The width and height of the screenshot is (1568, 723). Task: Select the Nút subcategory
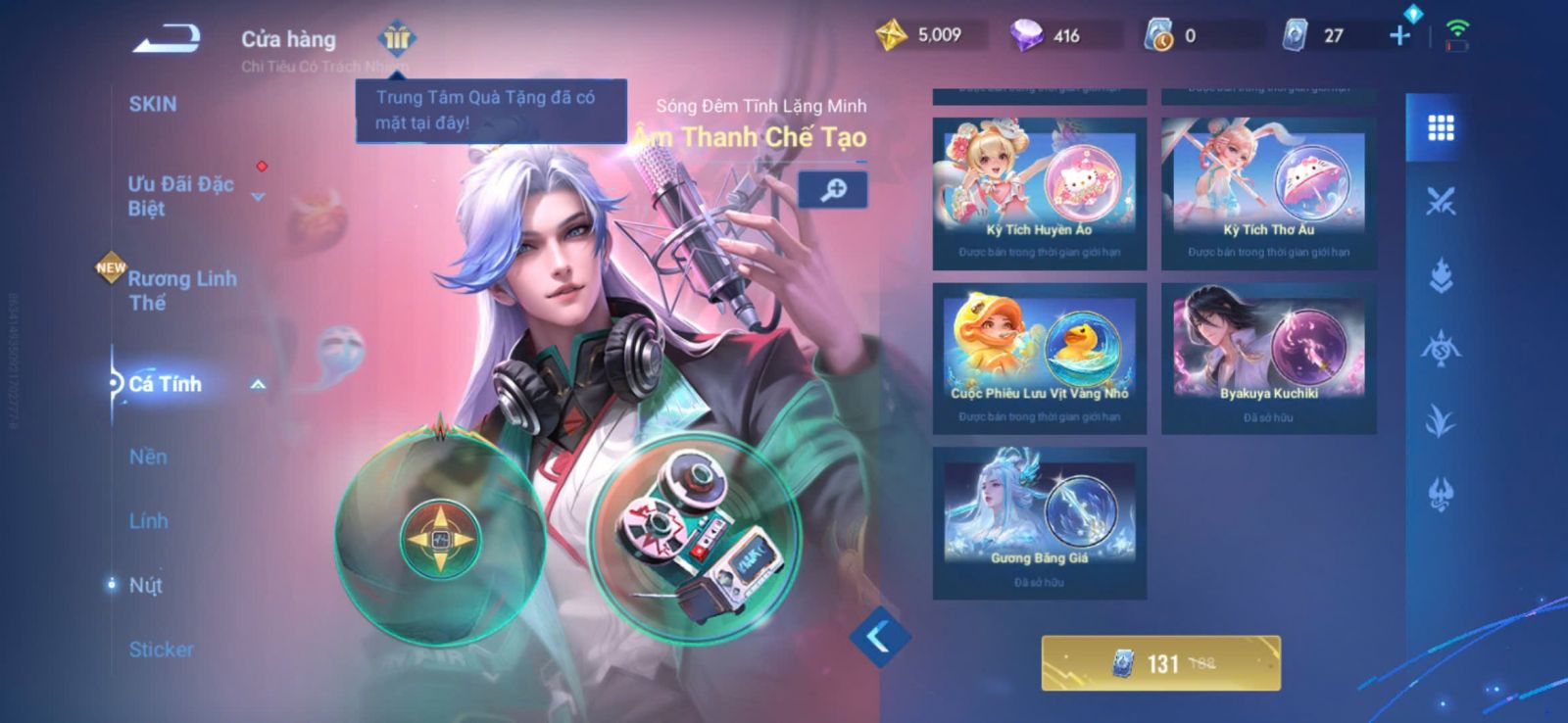point(146,585)
